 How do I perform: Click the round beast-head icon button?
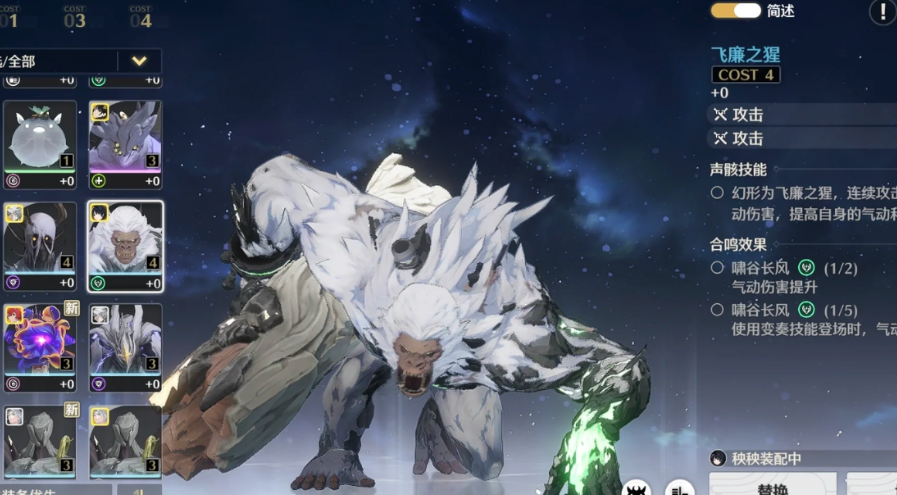pos(637,488)
